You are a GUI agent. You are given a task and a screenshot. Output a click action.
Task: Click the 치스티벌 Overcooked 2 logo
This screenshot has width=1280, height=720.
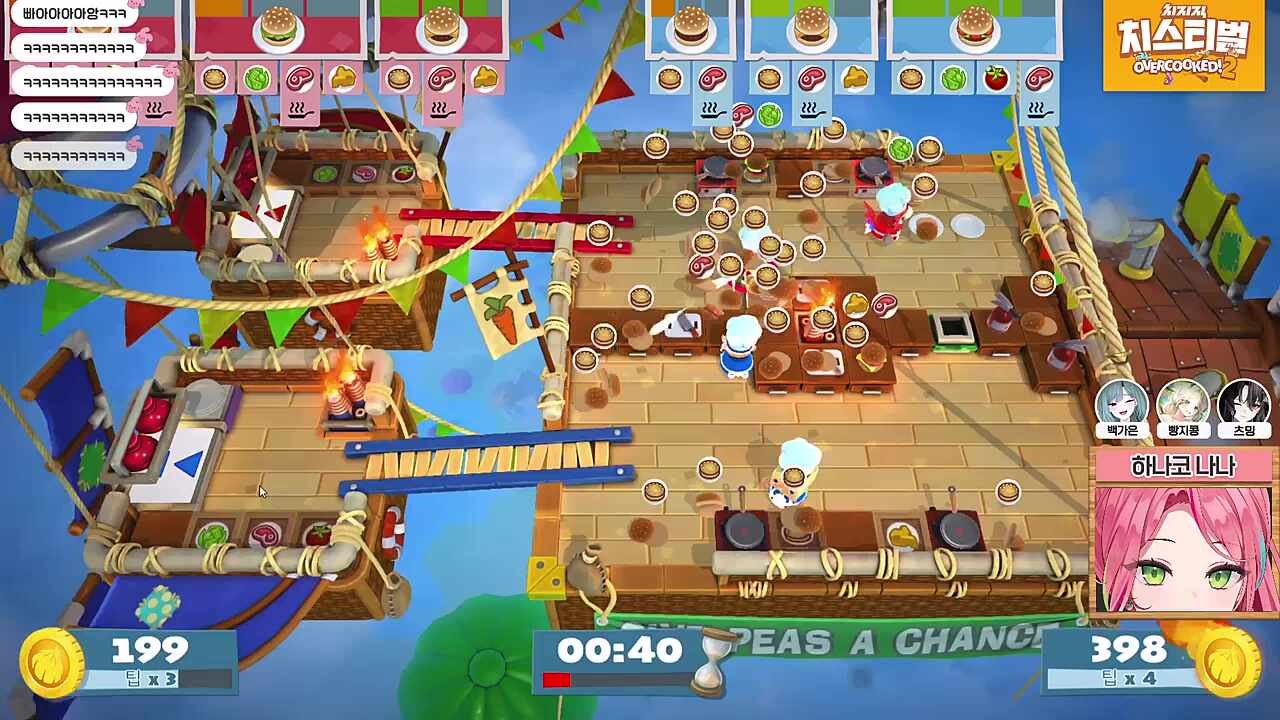pos(1183,47)
